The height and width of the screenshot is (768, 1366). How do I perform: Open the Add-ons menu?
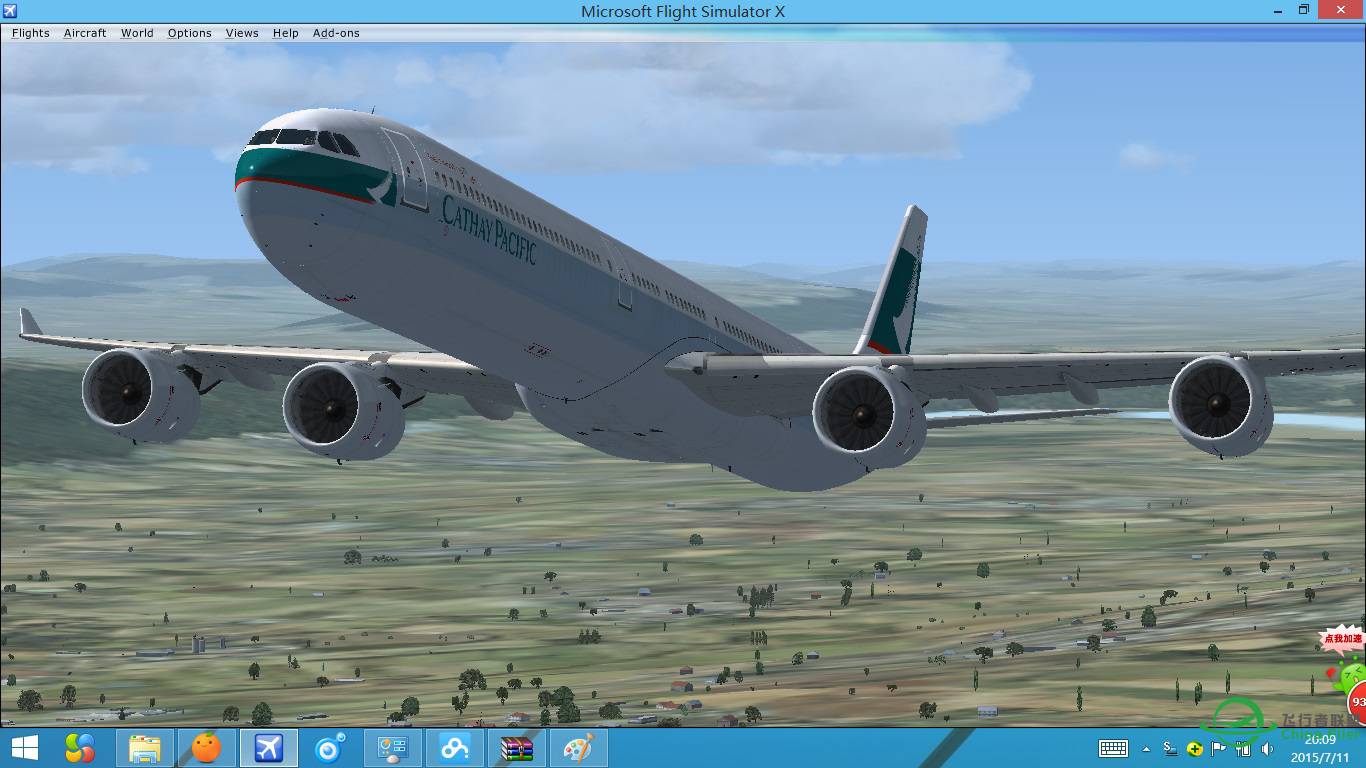coord(336,33)
